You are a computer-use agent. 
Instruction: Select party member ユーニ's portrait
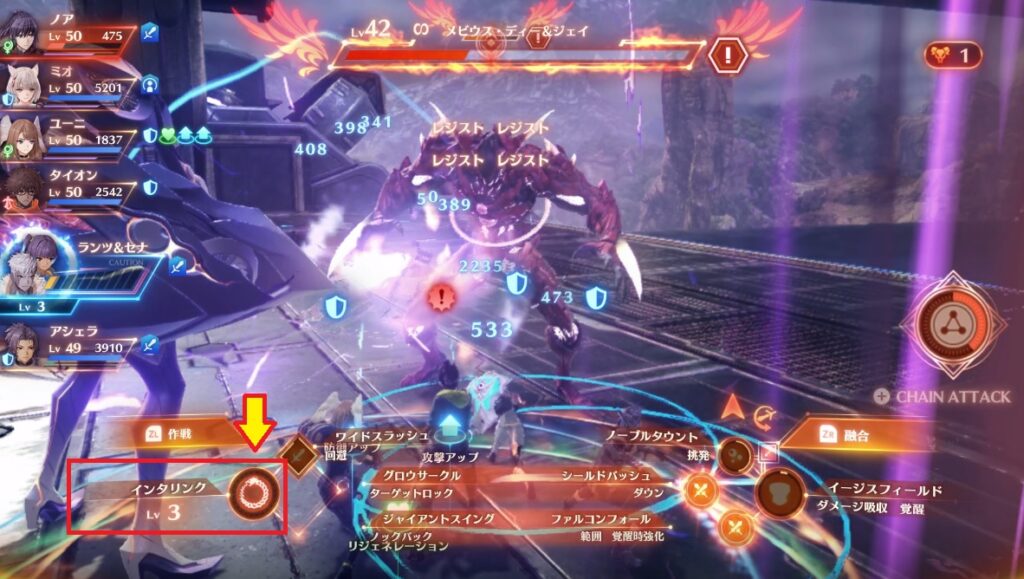click(x=24, y=137)
